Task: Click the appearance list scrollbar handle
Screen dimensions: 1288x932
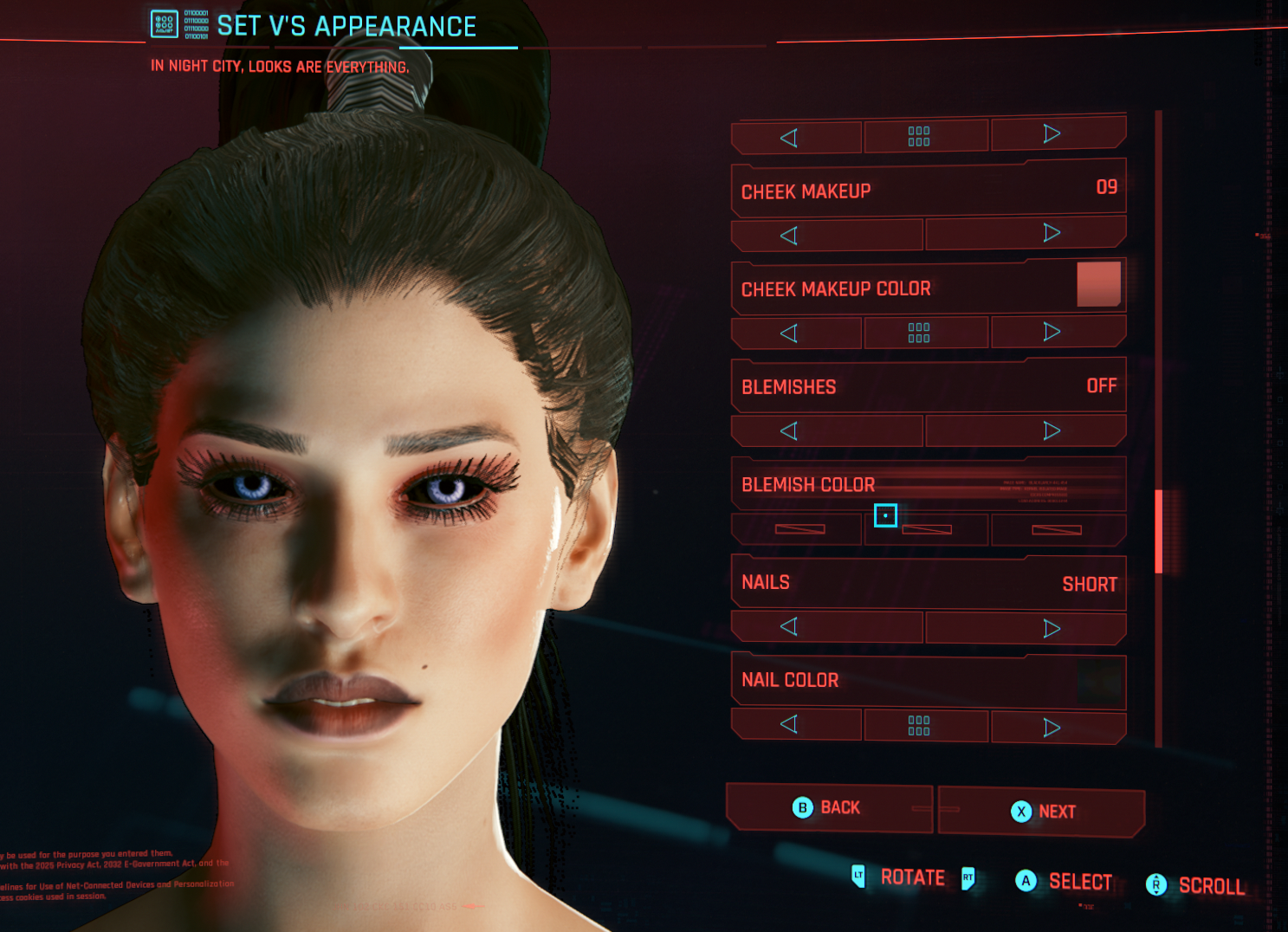Action: click(1159, 531)
